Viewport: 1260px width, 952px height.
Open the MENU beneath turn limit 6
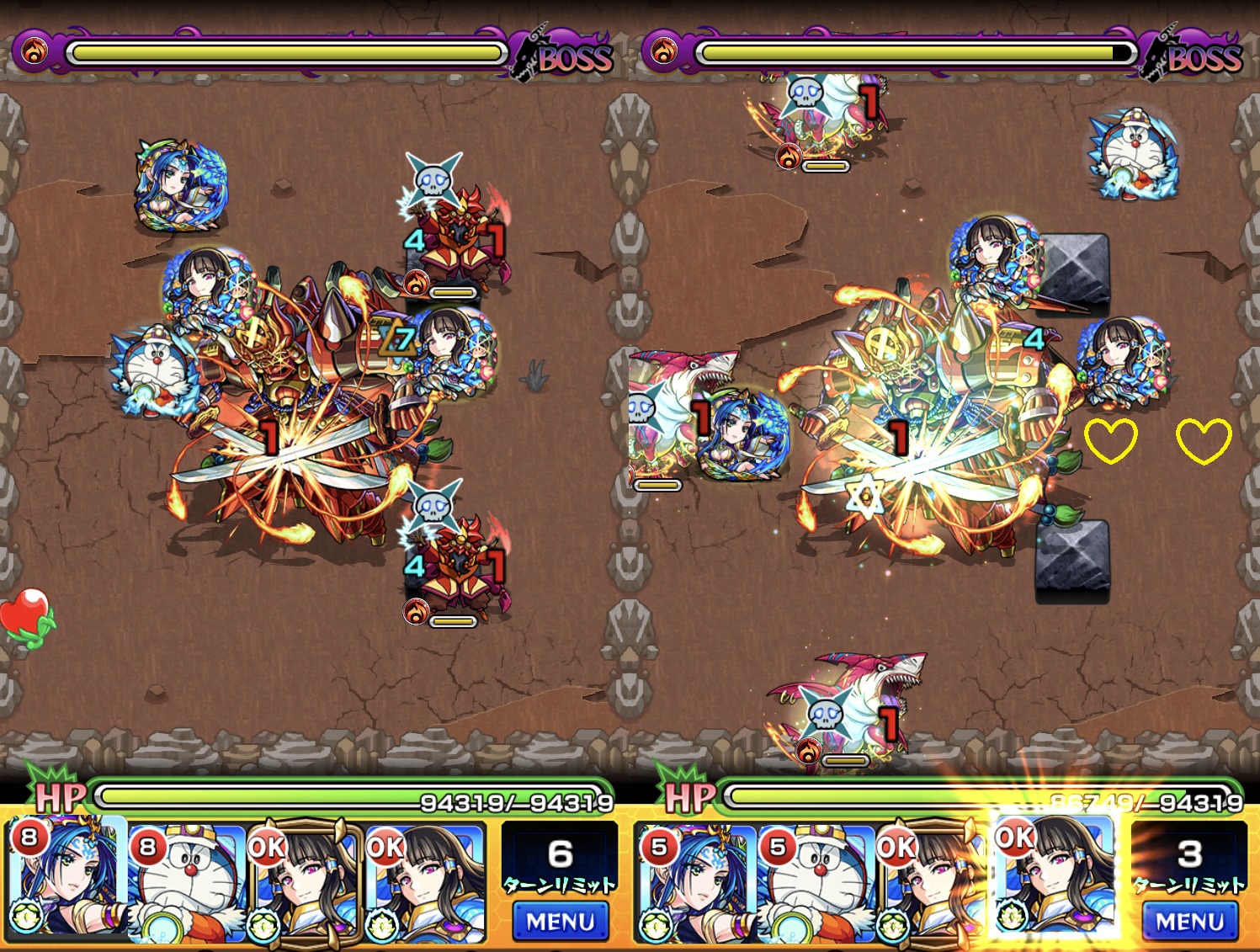tap(560, 922)
